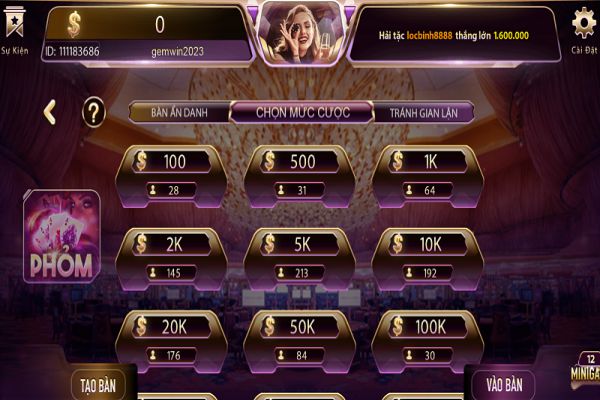Click the Vào Bàn join table button
Screen dimensions: 600x400
pos(503,383)
